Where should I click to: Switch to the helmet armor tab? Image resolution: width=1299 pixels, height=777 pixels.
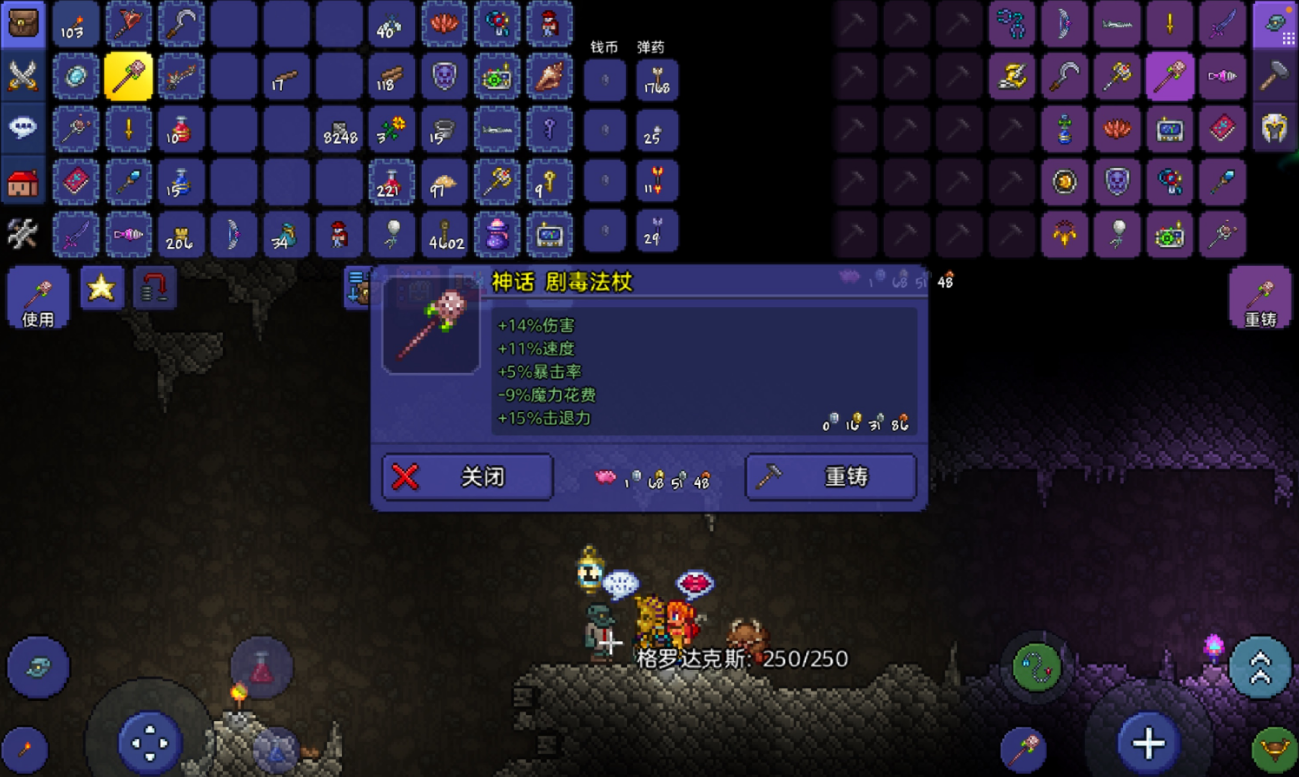pyautogui.click(x=1274, y=128)
